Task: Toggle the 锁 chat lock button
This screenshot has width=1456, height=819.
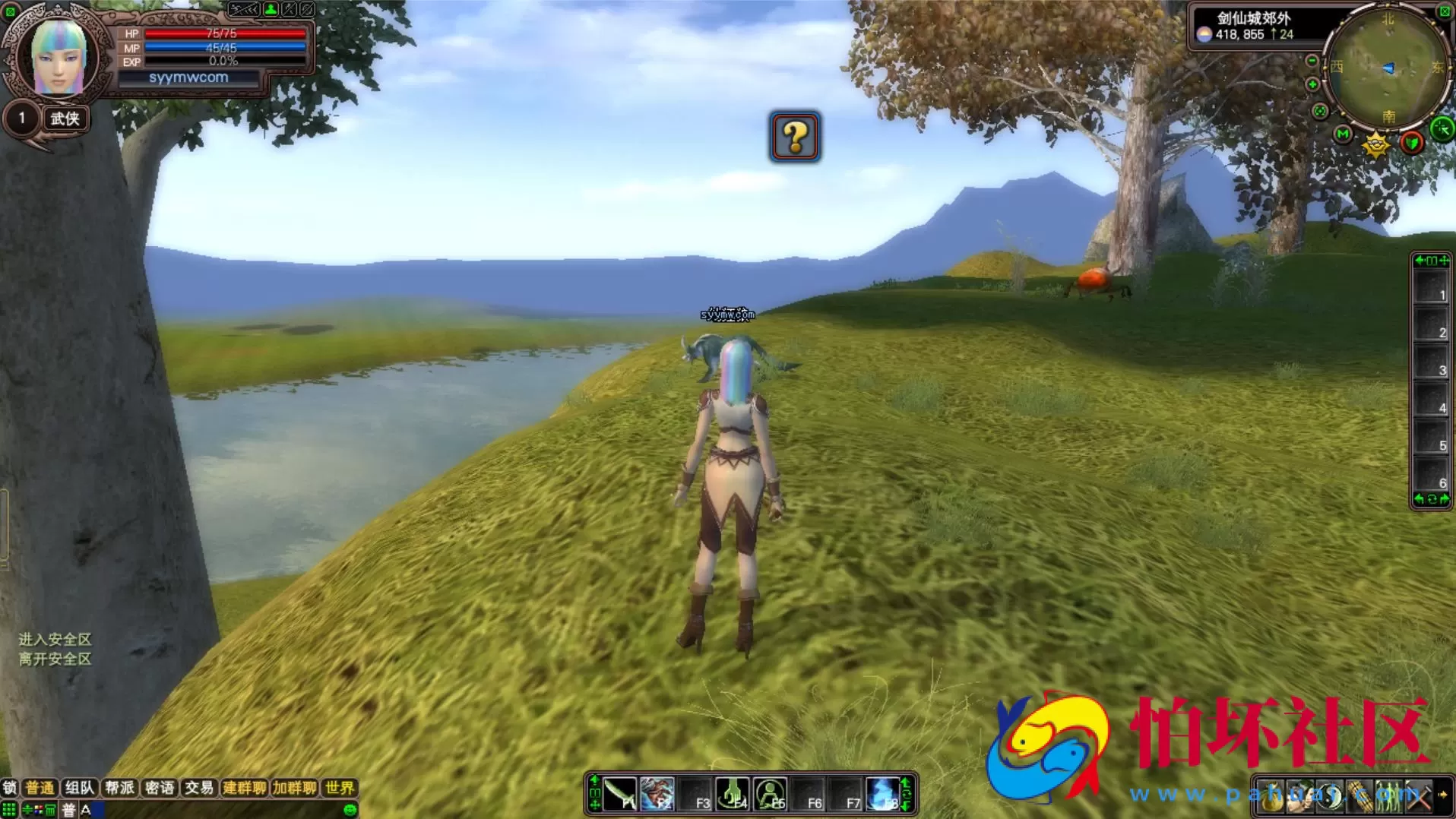Action: point(9,788)
